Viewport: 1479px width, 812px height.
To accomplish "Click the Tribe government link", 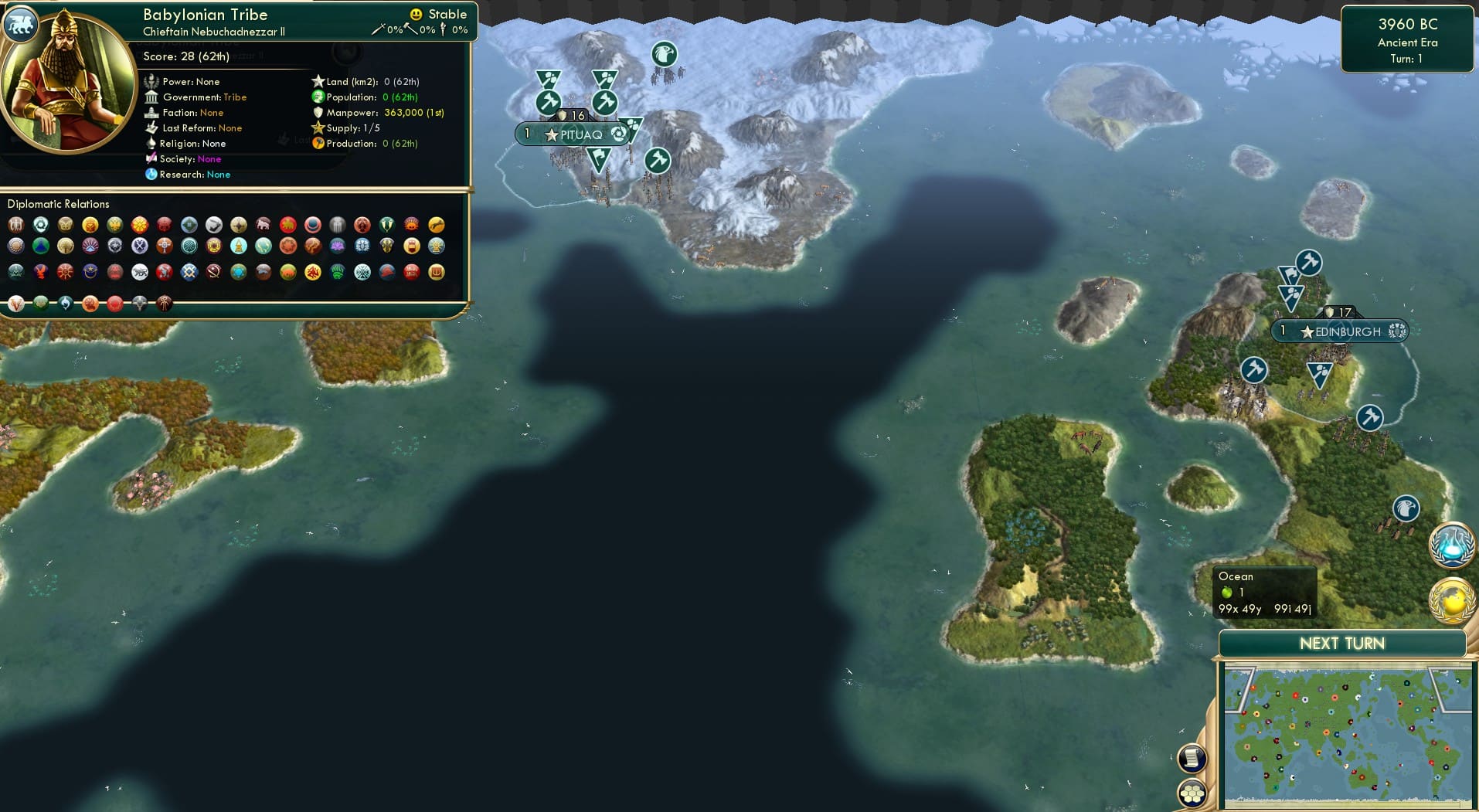I will pyautogui.click(x=235, y=97).
